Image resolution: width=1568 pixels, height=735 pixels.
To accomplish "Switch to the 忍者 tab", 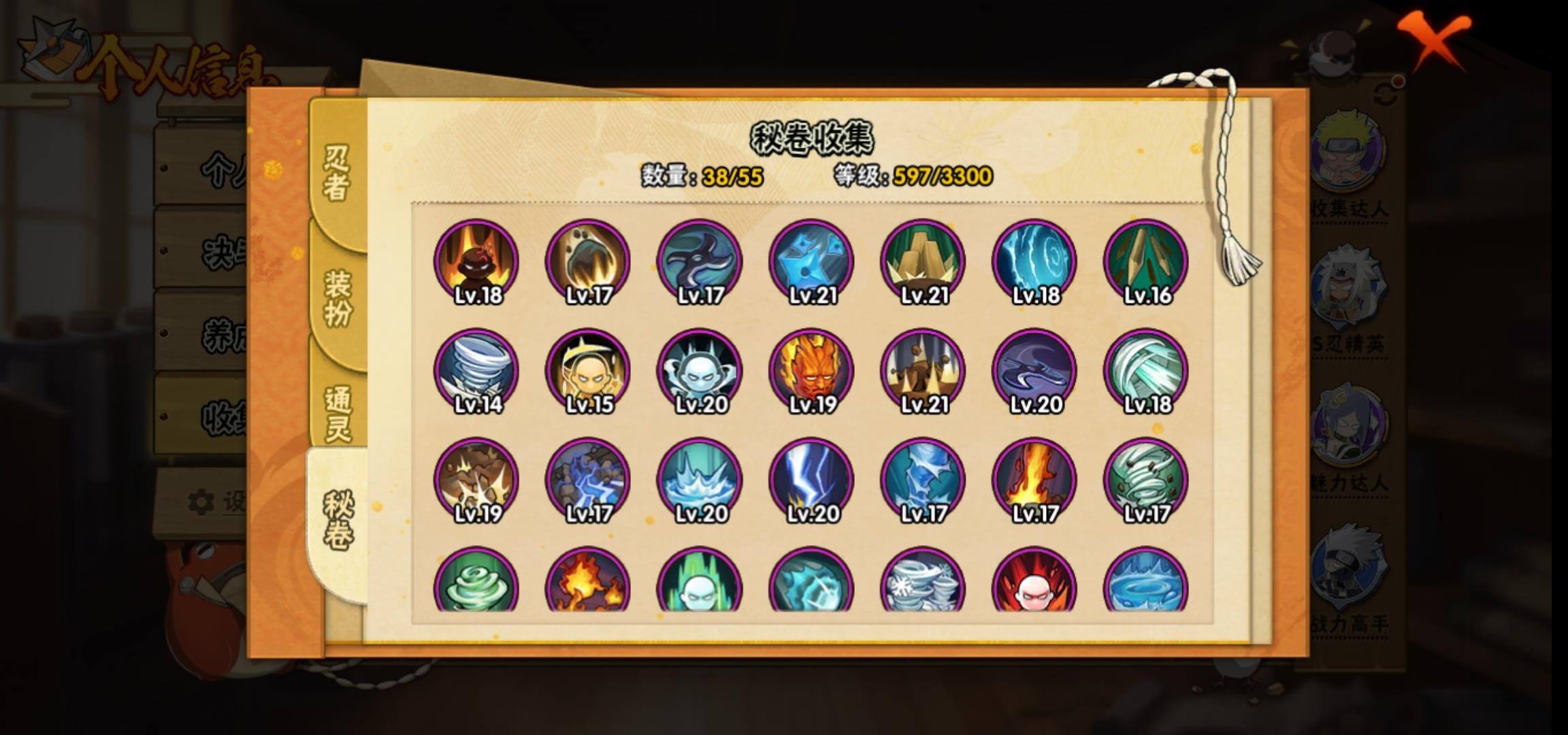I will coord(336,174).
